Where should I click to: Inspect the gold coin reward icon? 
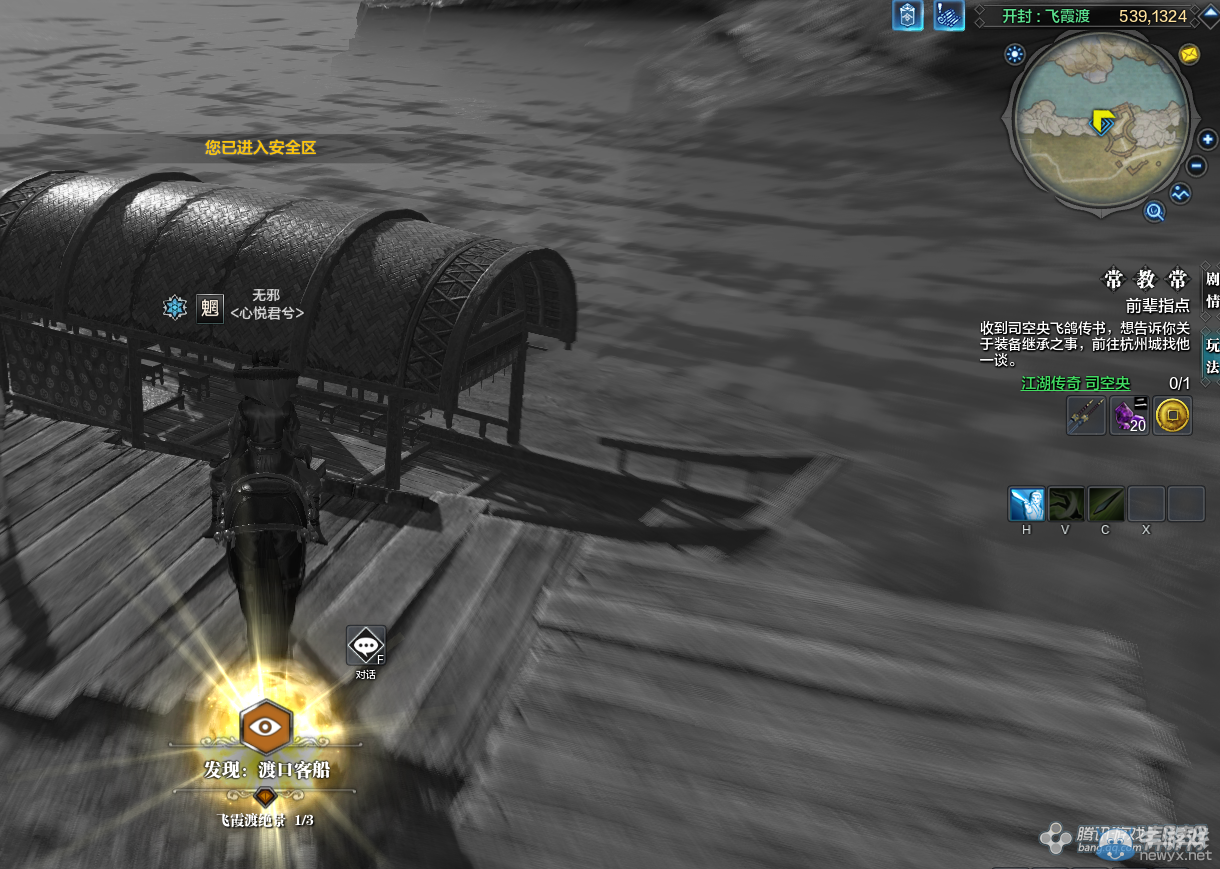[1173, 415]
